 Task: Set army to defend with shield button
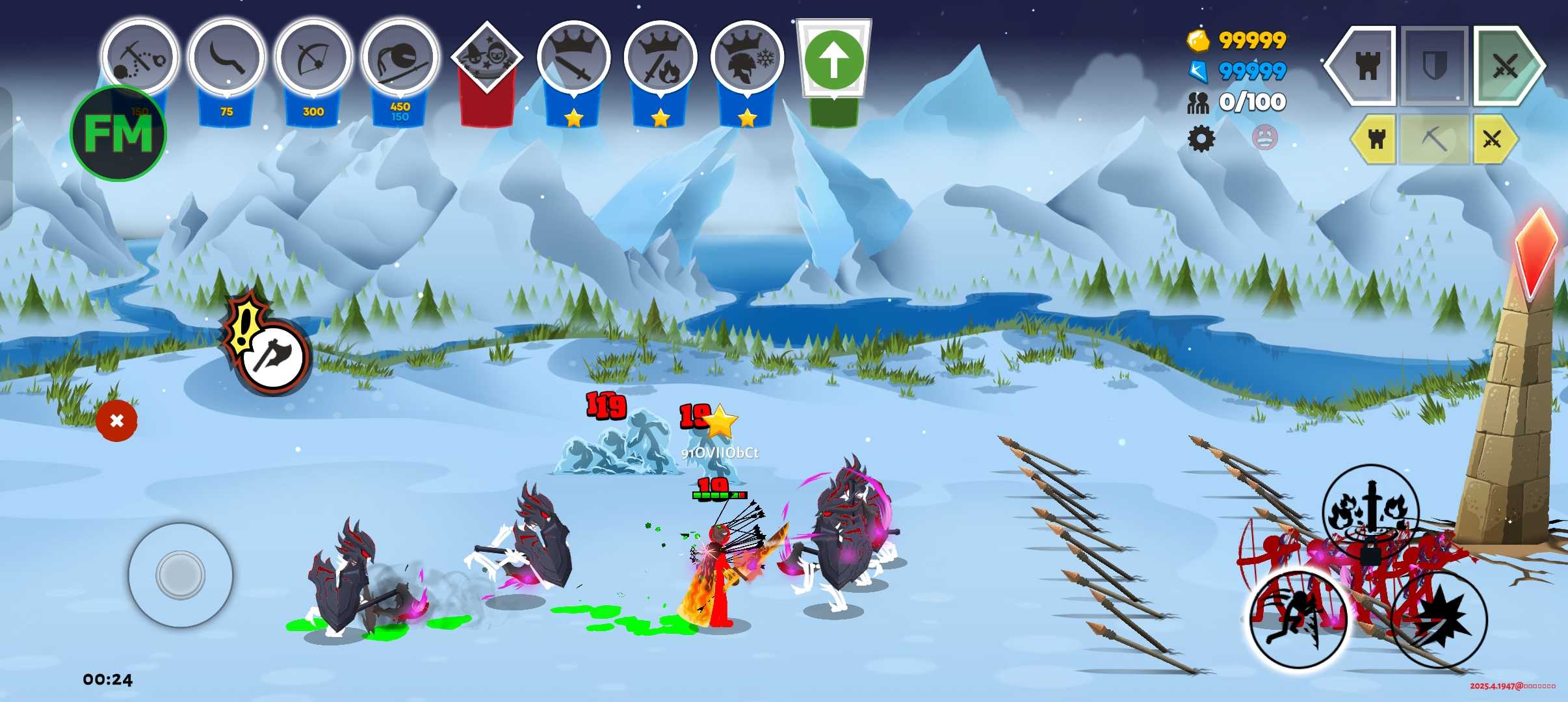pyautogui.click(x=1435, y=66)
